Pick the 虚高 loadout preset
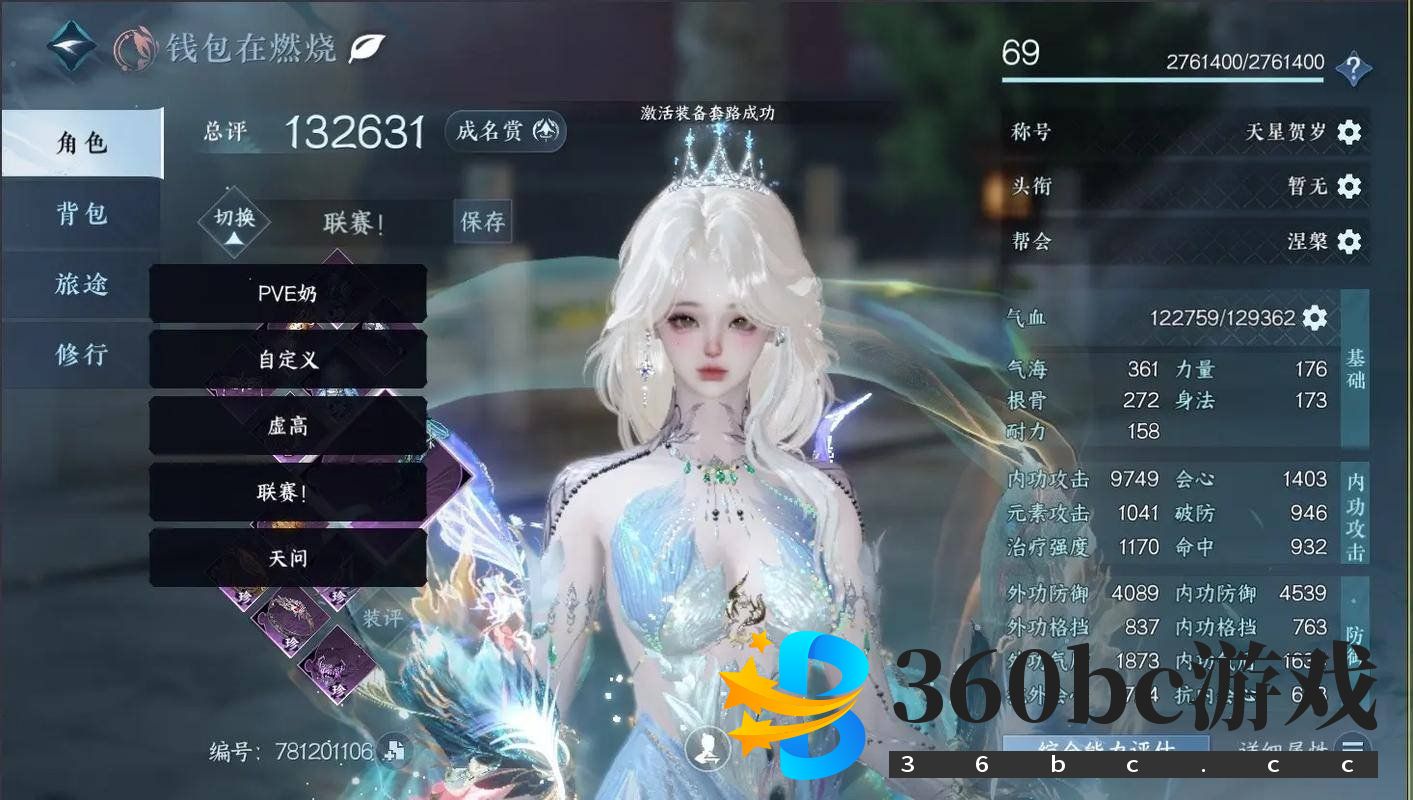The height and width of the screenshot is (800, 1413). click(x=288, y=425)
